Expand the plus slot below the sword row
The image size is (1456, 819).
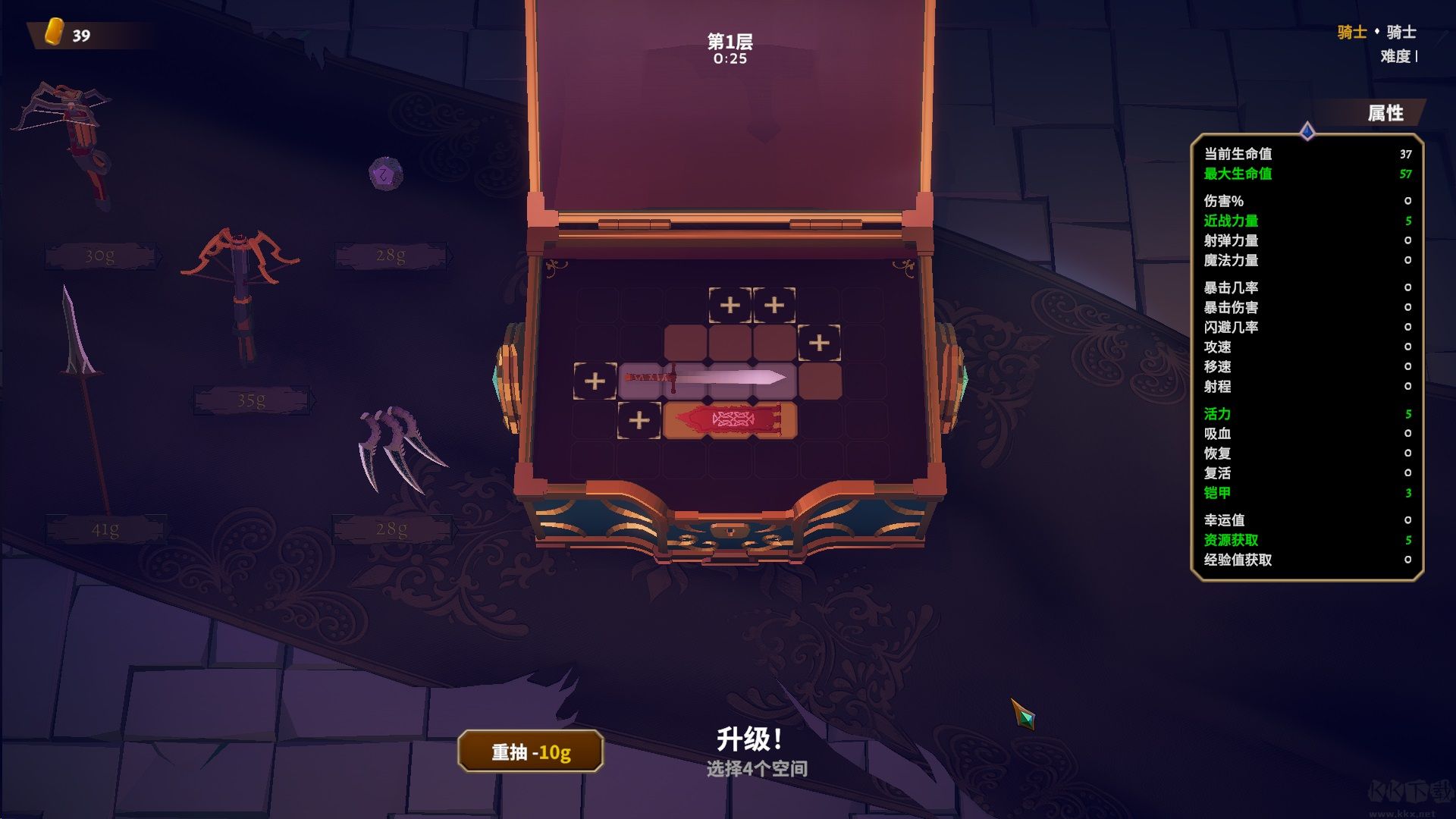click(639, 420)
